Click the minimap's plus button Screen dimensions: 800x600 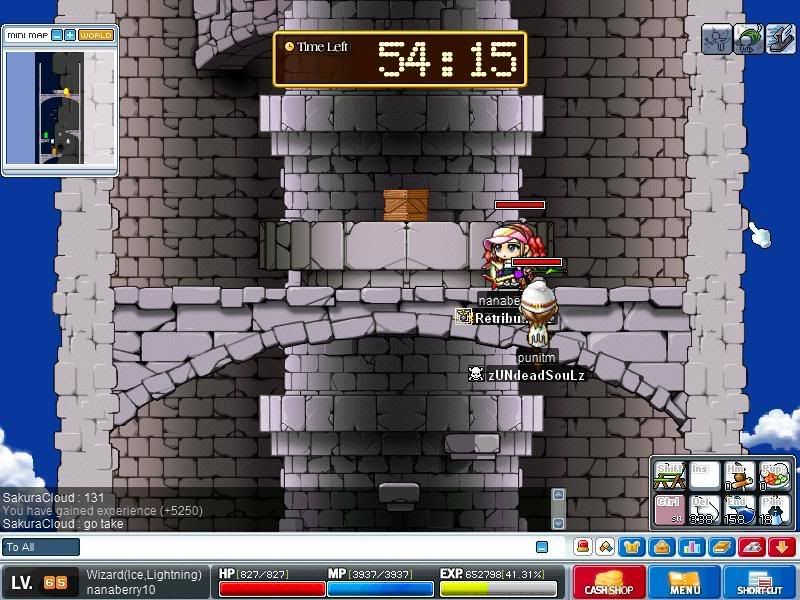(70, 35)
